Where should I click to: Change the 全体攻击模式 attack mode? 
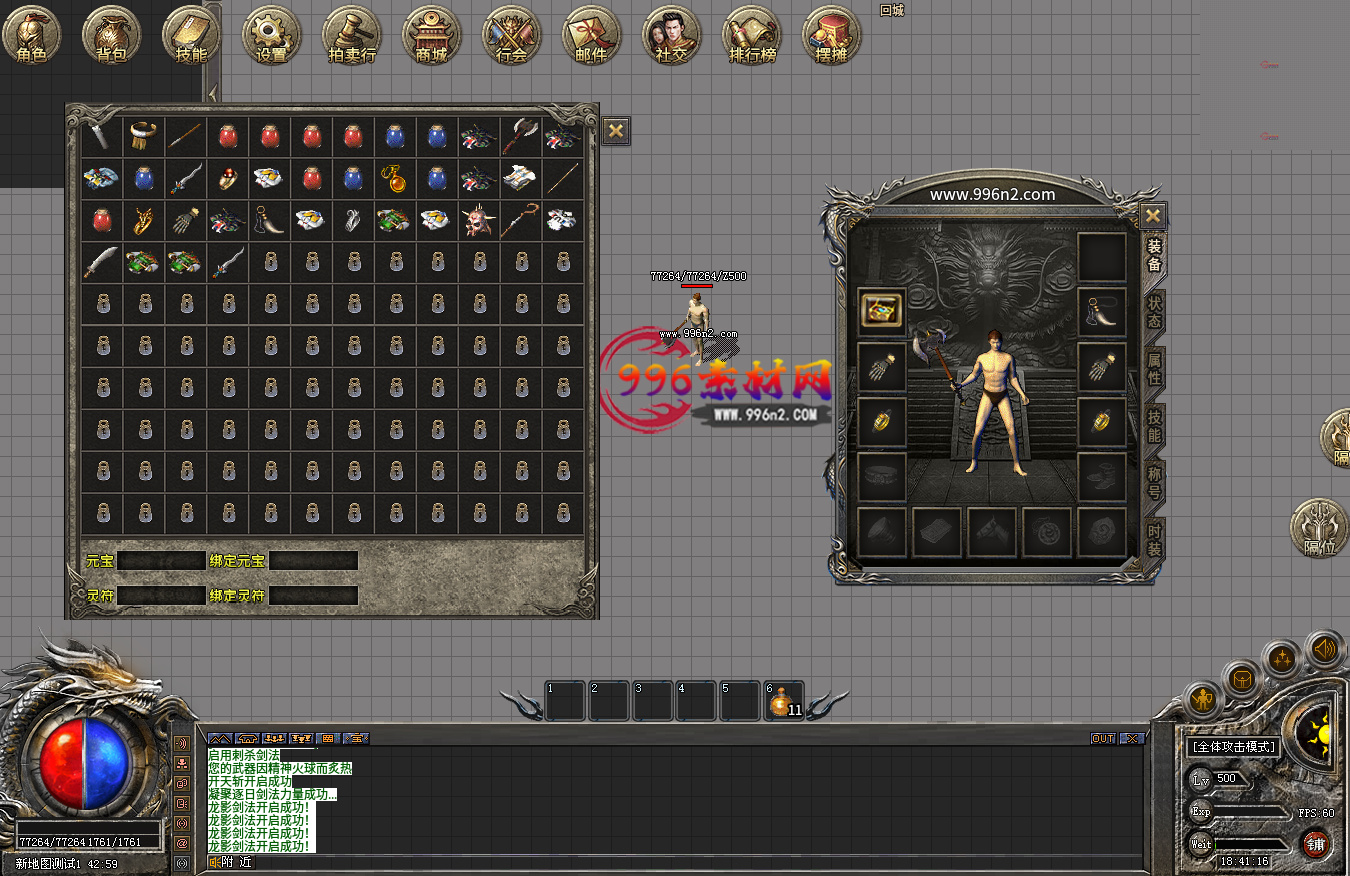[1233, 747]
